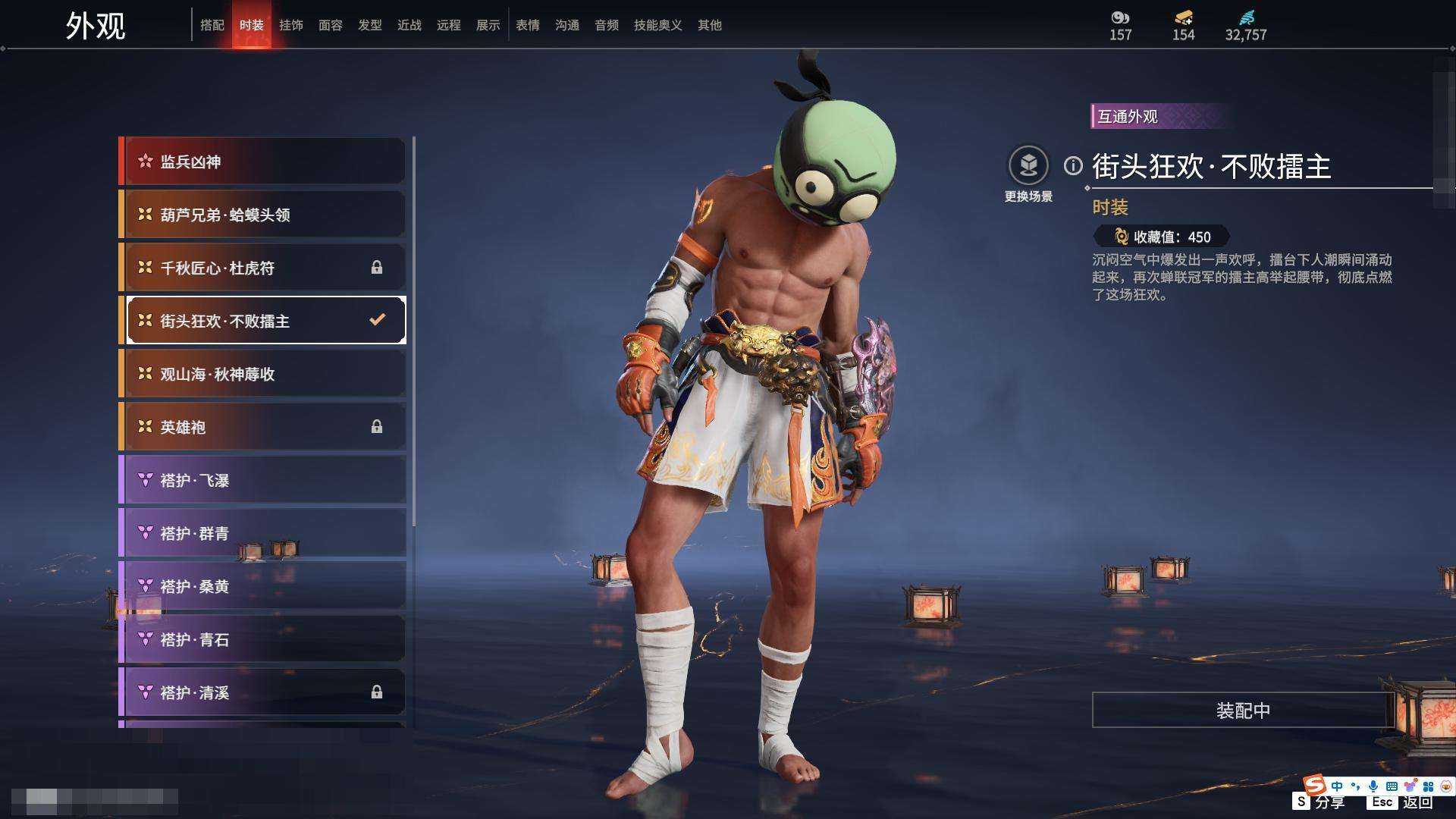This screenshot has height=819, width=1456.
Task: Click the 装配中 equip button
Action: click(1243, 711)
